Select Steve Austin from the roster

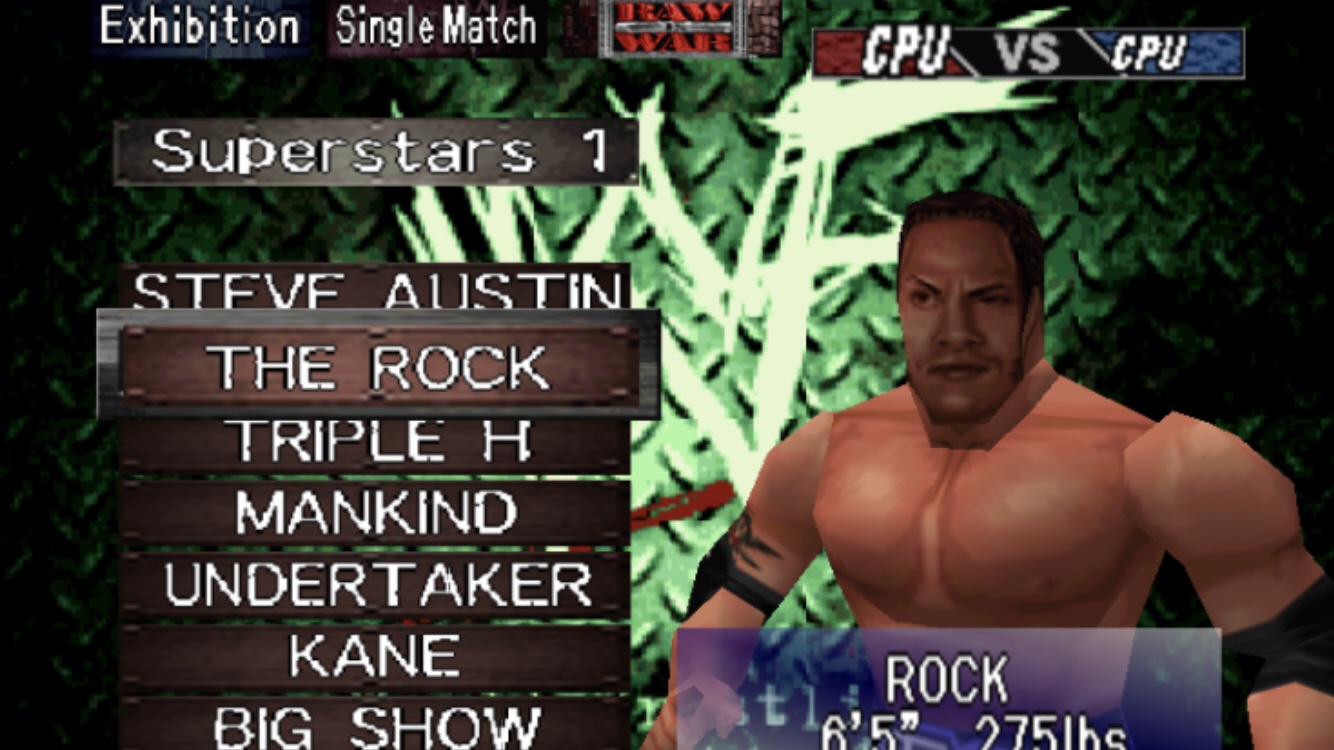(x=376, y=290)
